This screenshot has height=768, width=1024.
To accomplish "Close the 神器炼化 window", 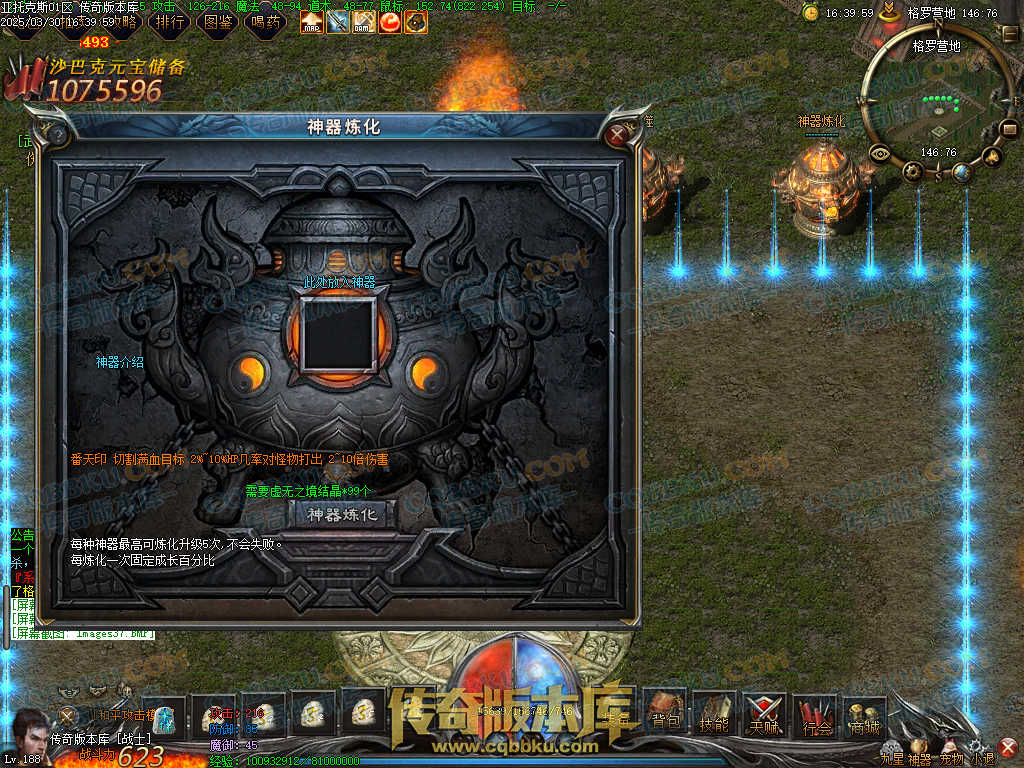I will click(619, 133).
